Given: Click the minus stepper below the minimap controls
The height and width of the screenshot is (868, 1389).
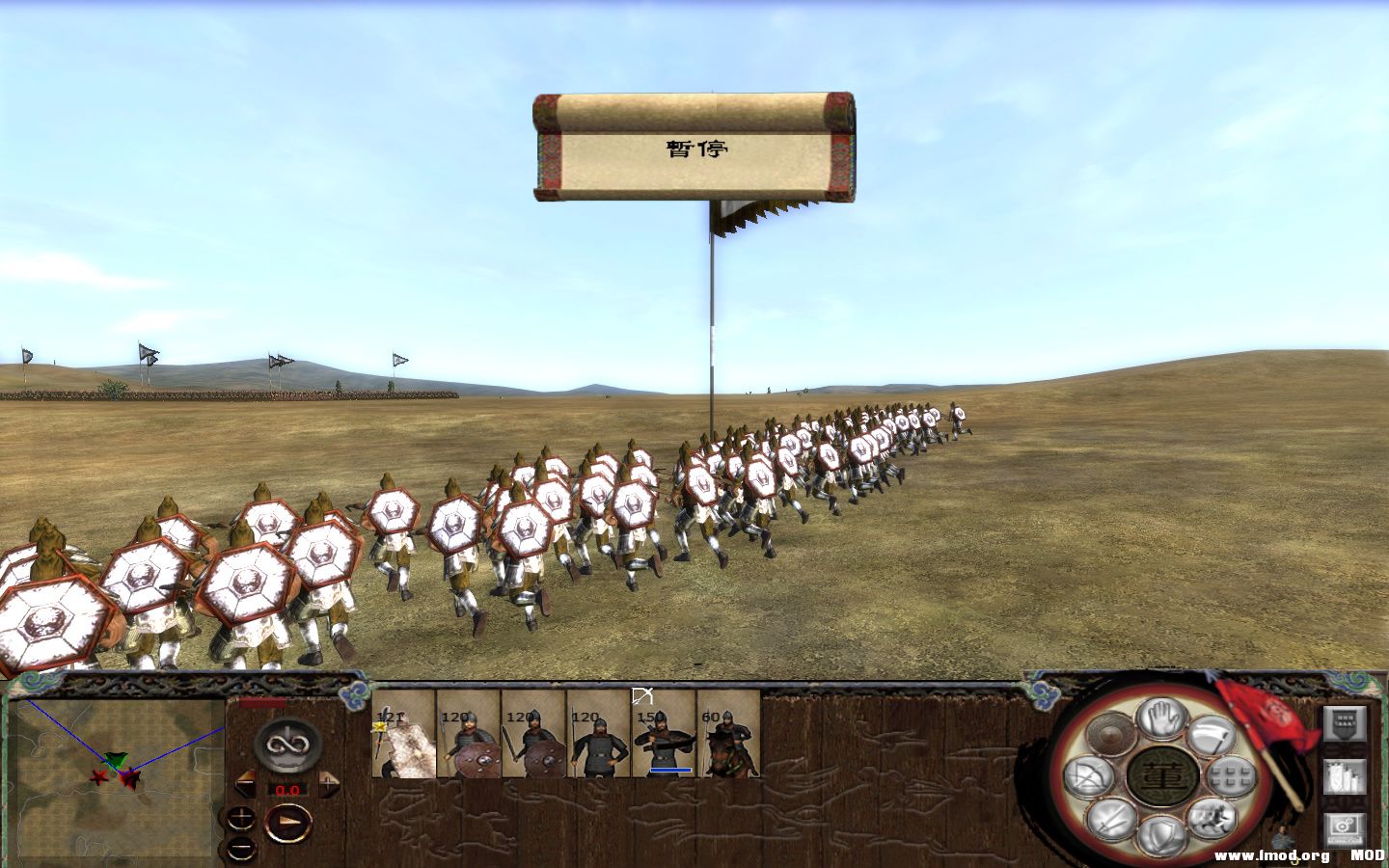Looking at the screenshot, I should coord(240,847).
